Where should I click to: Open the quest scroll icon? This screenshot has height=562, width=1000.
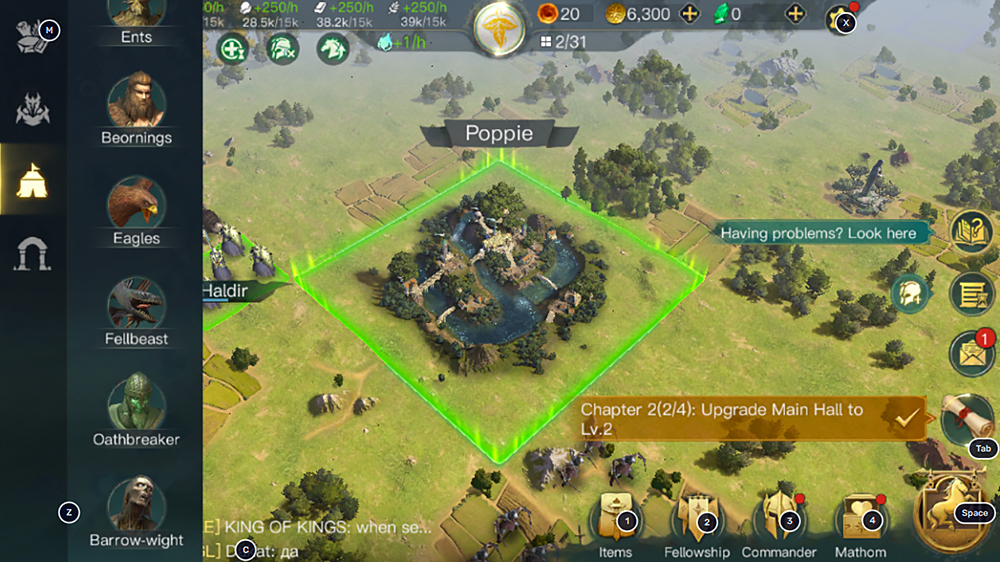point(966,417)
